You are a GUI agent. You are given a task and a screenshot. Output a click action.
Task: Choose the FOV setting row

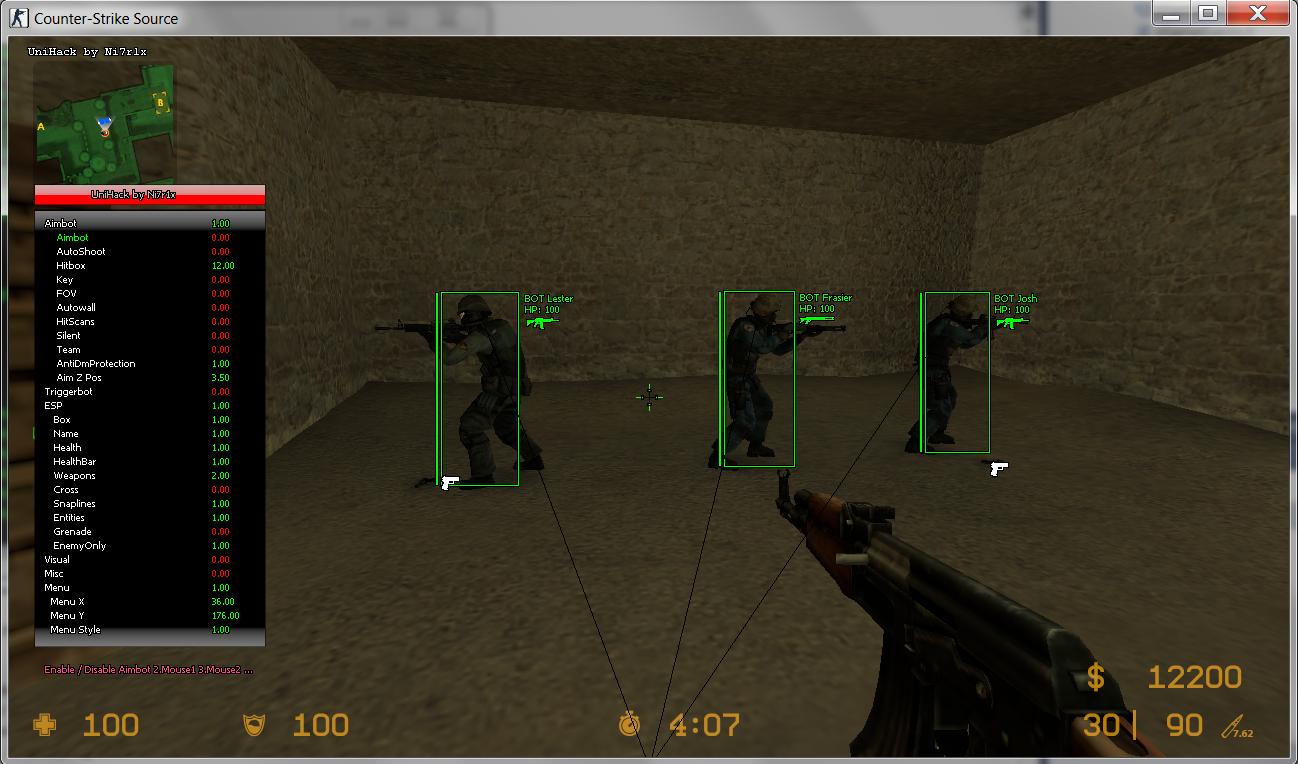tap(66, 294)
